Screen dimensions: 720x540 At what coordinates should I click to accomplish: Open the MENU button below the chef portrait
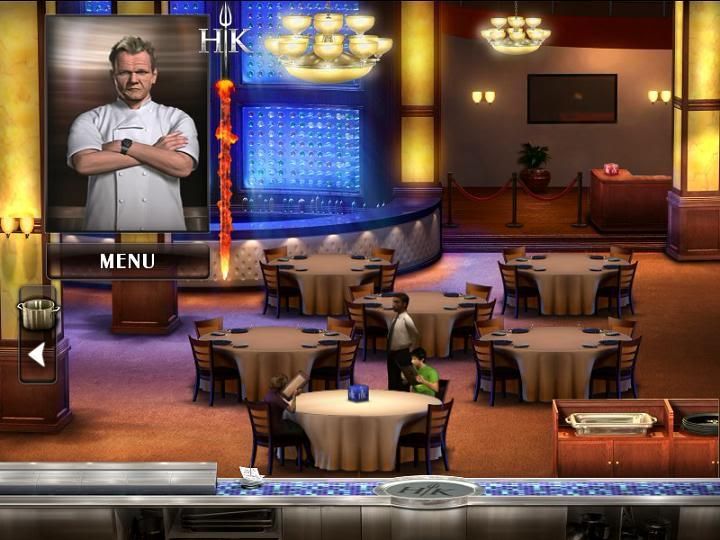coord(127,261)
